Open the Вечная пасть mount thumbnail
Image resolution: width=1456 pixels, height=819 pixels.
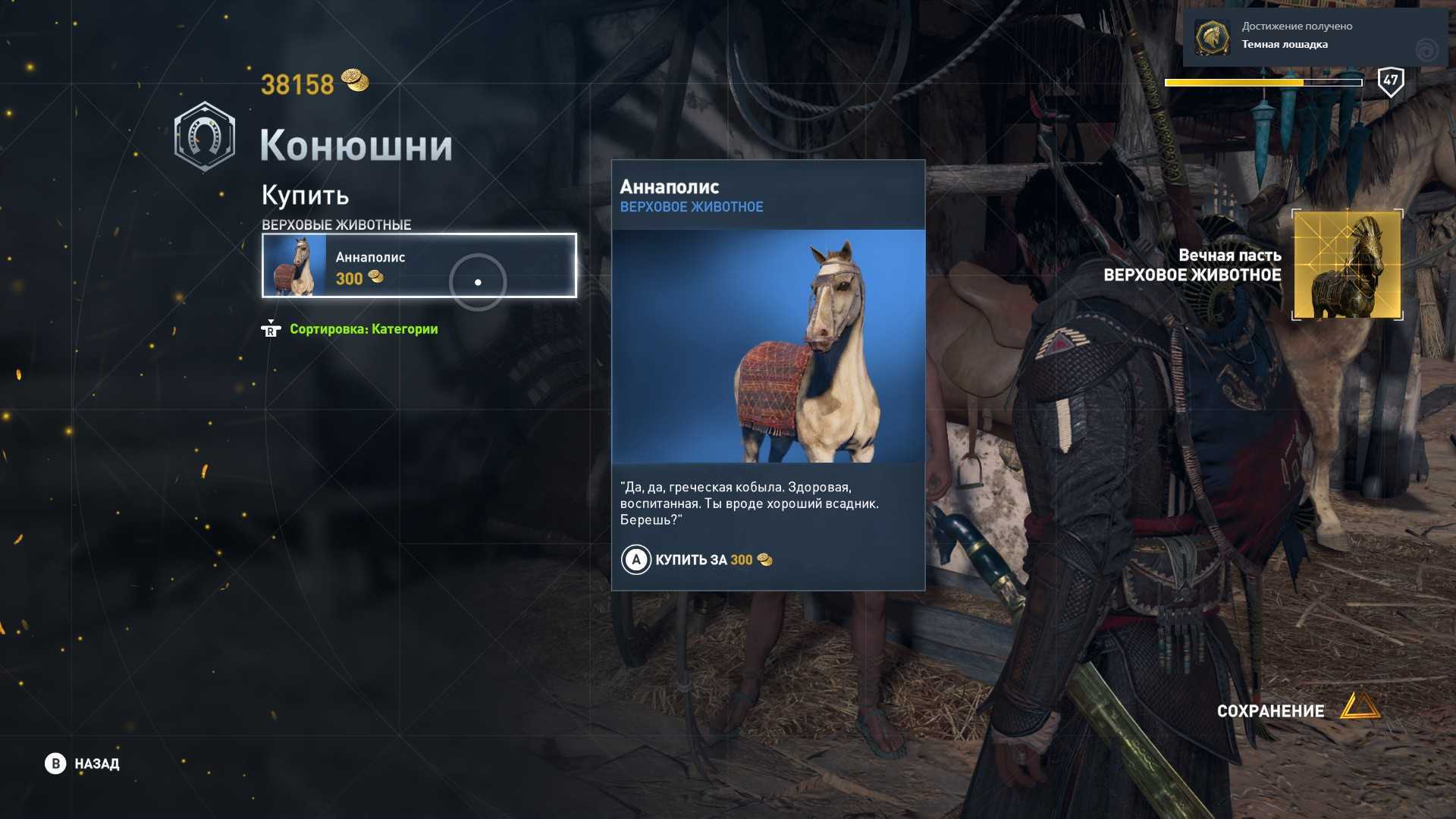(1347, 265)
